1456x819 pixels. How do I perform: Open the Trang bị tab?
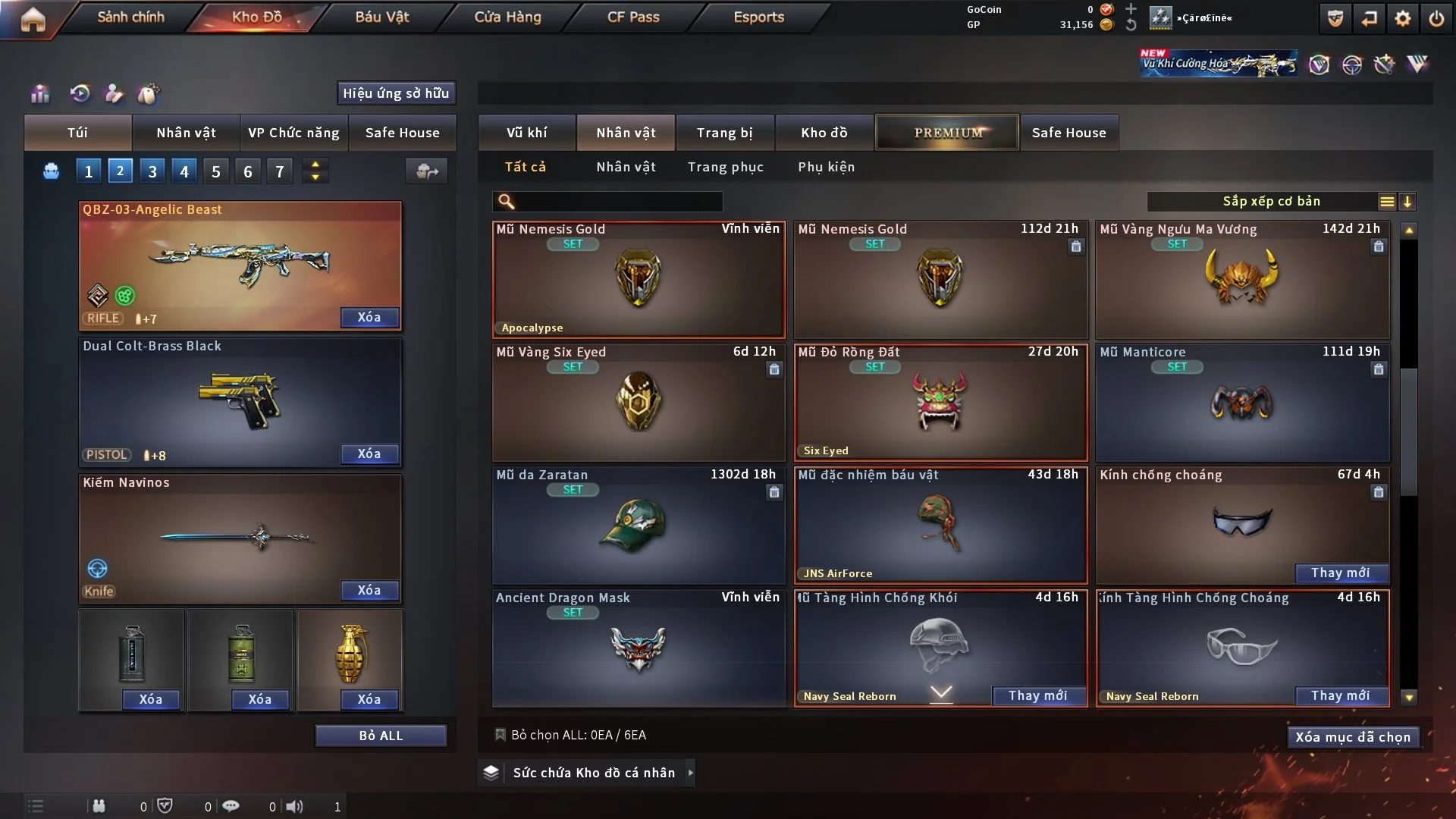click(724, 133)
